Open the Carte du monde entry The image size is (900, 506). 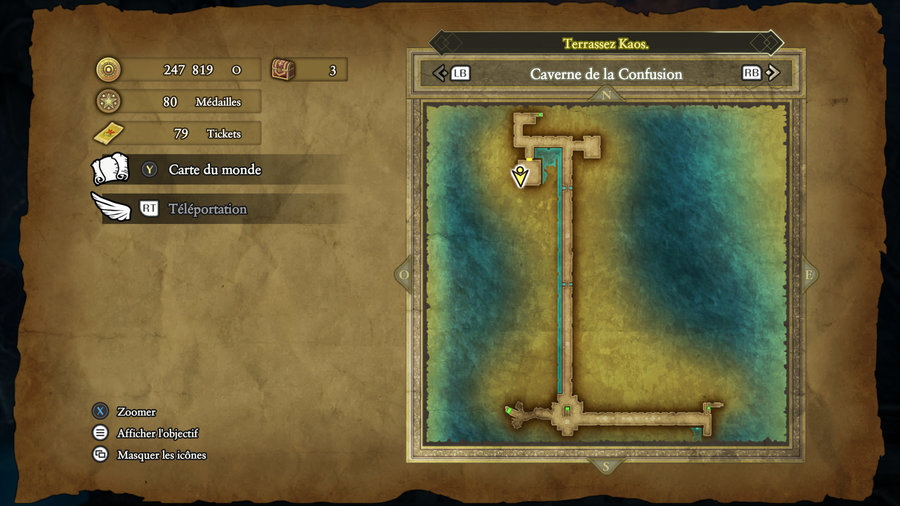click(x=214, y=170)
